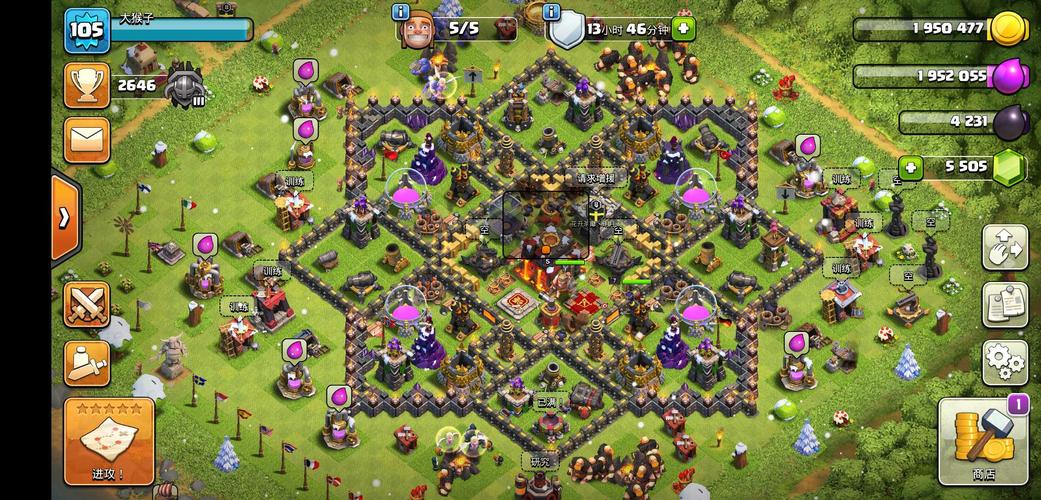Show shield info via the shield icon
1041x500 pixels.
[x=566, y=30]
